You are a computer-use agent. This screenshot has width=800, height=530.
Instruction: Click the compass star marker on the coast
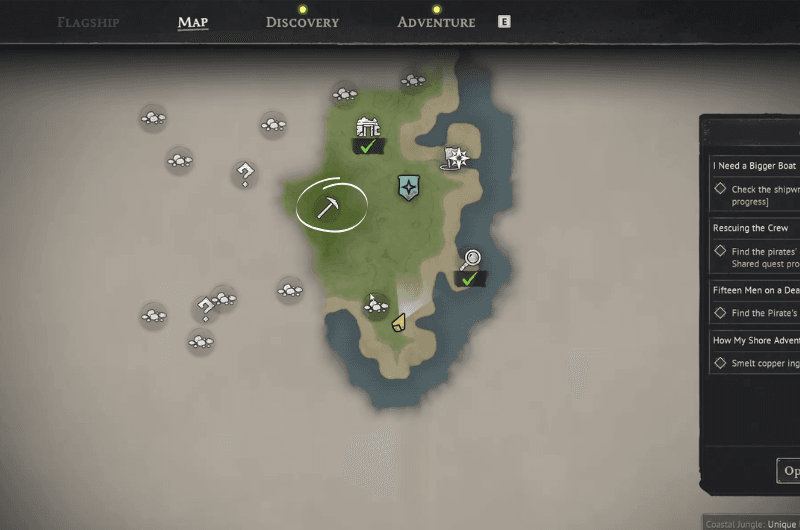click(457, 157)
